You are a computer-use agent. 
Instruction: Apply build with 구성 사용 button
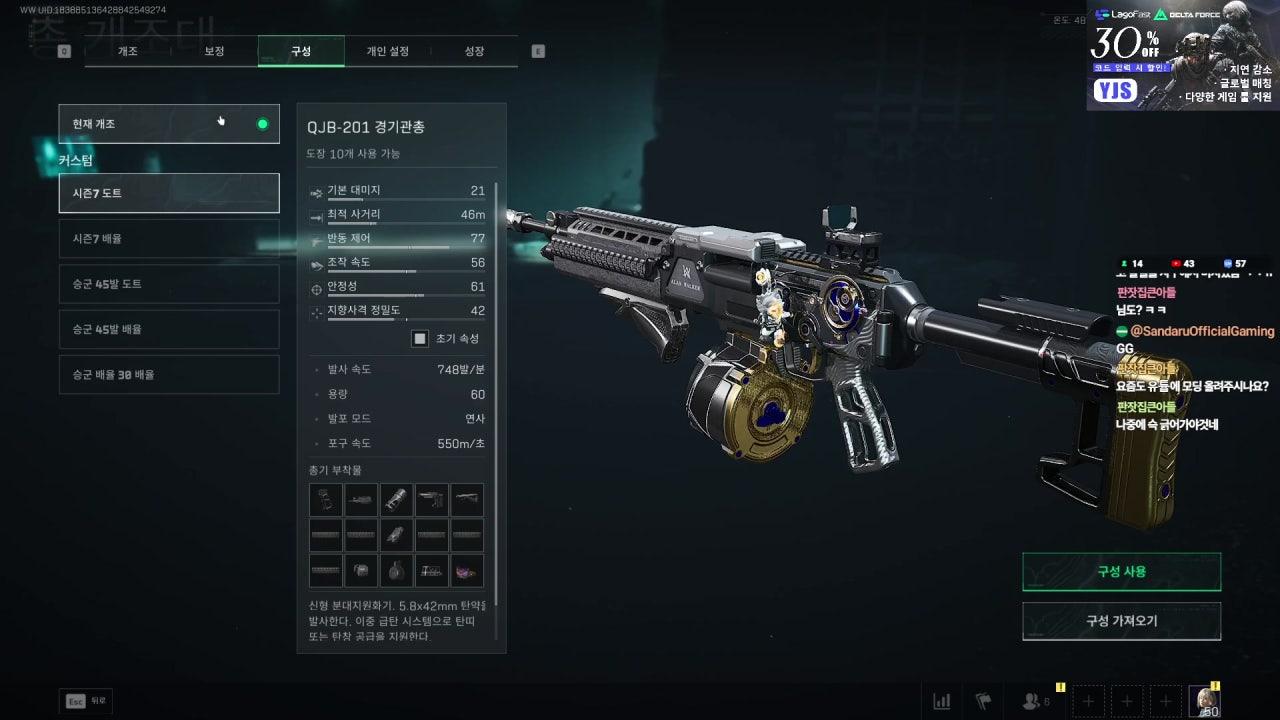click(1121, 572)
